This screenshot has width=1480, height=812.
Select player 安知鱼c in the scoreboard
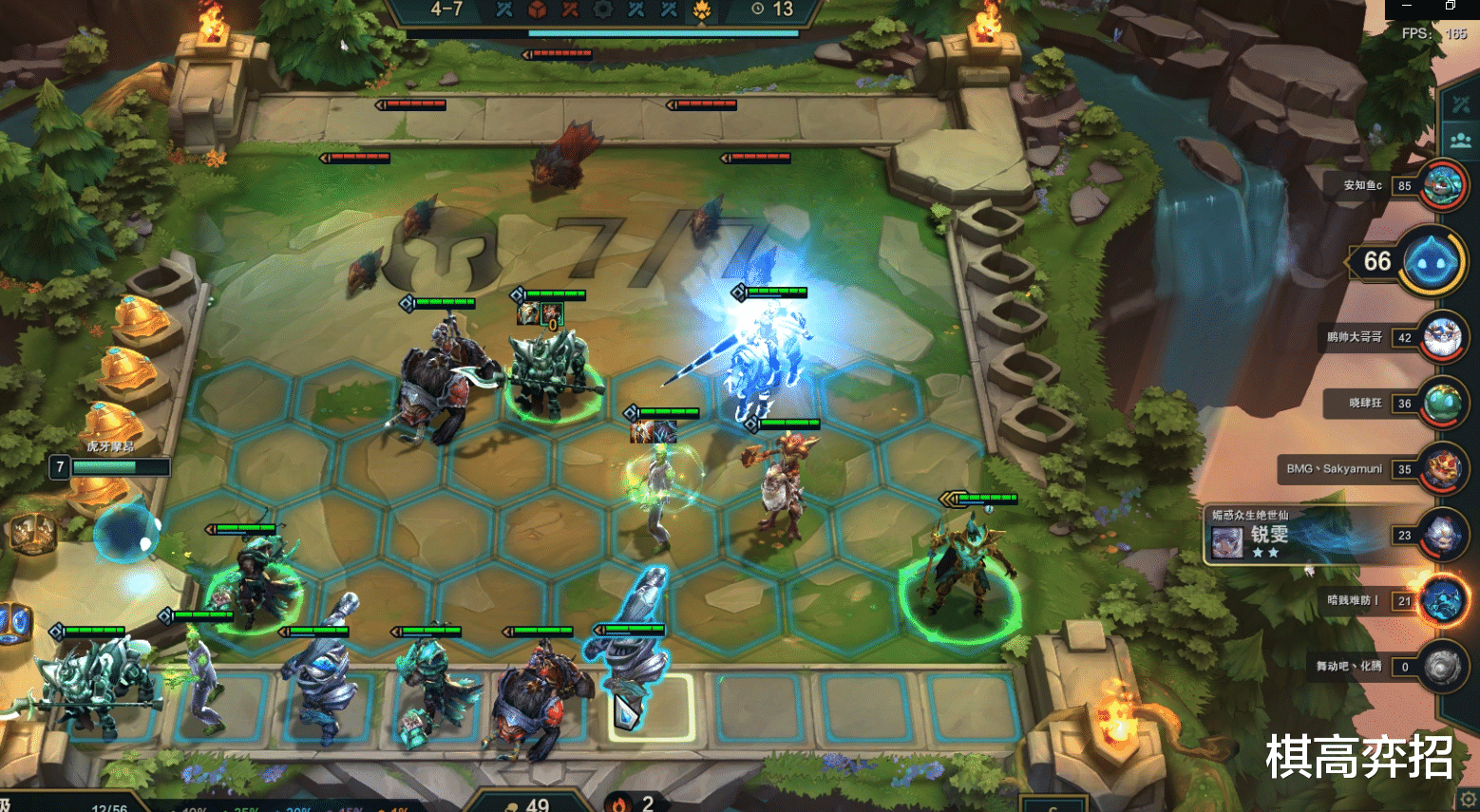tap(1441, 185)
